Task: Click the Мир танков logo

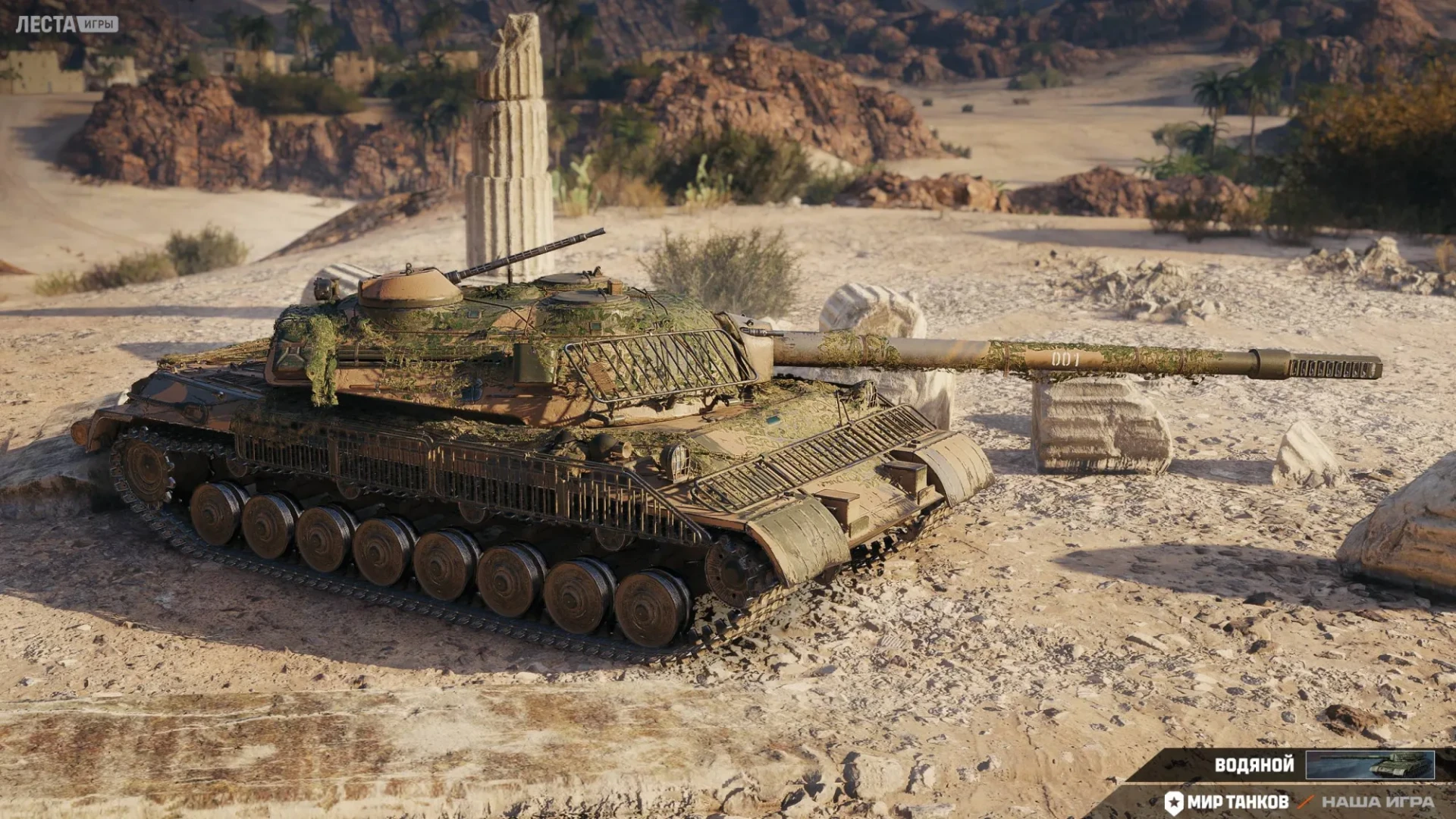Action: 1227,802
